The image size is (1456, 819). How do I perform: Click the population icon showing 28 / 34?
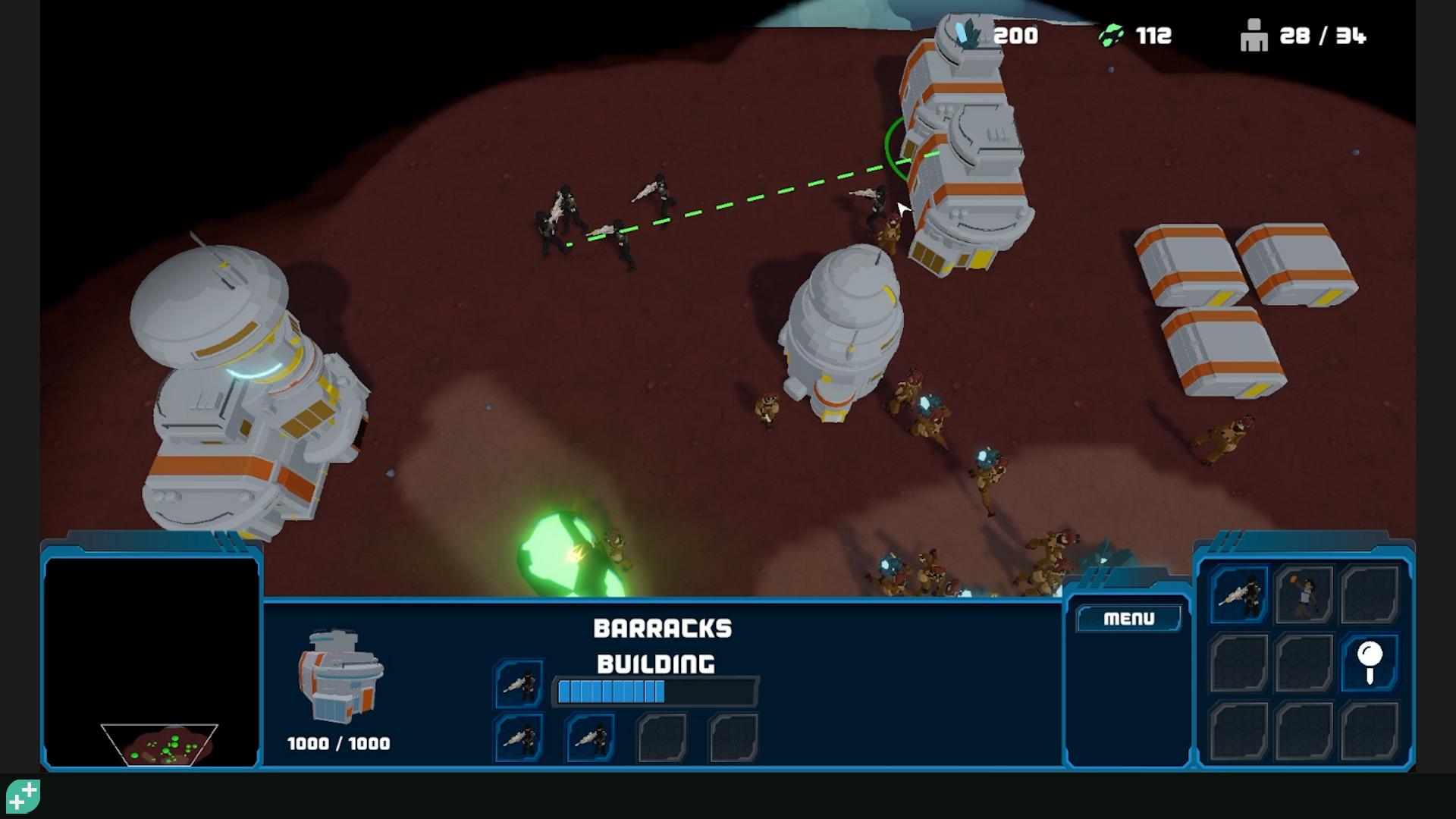pos(1253,36)
